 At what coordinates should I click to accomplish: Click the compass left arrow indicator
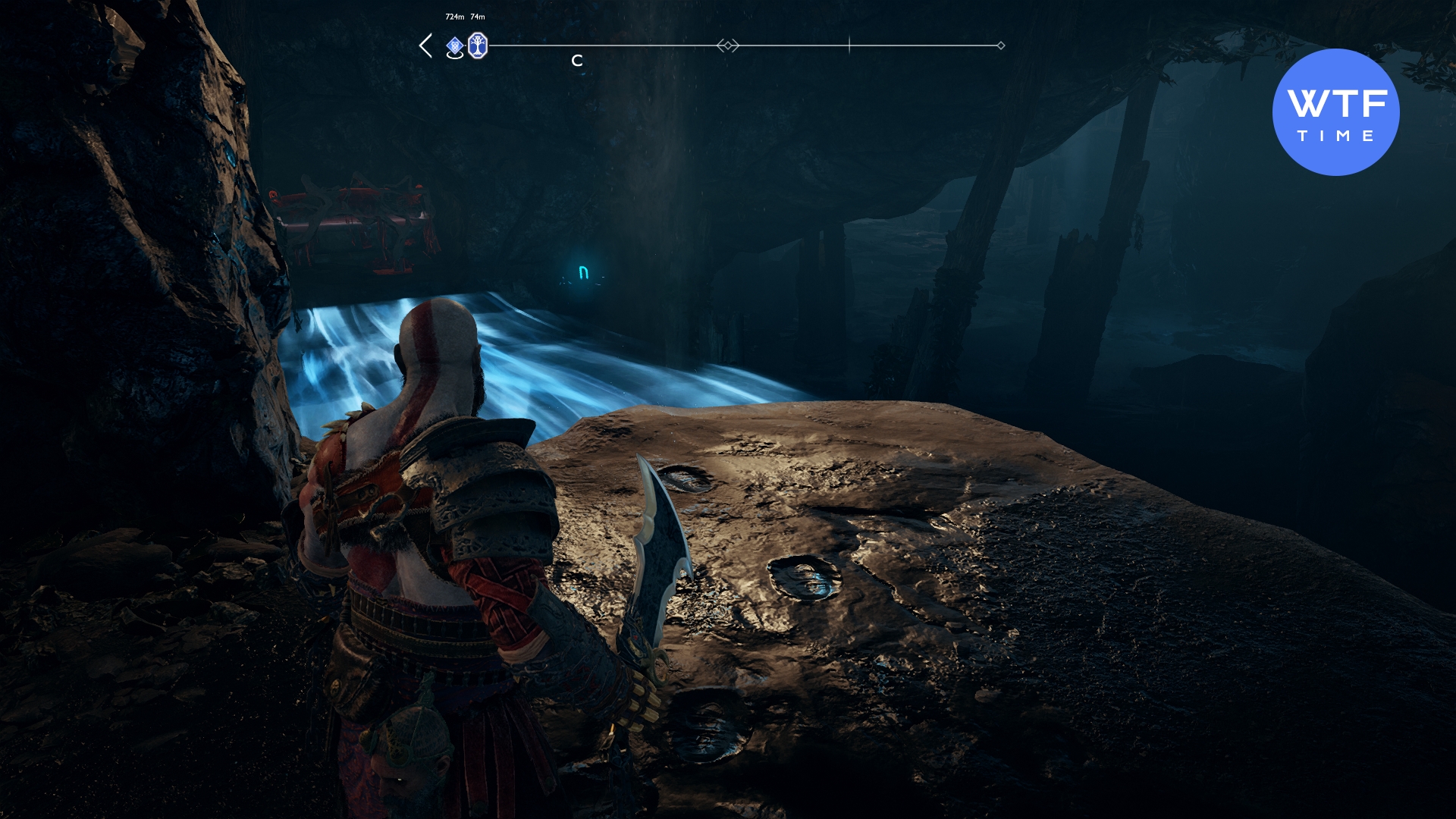[x=426, y=45]
